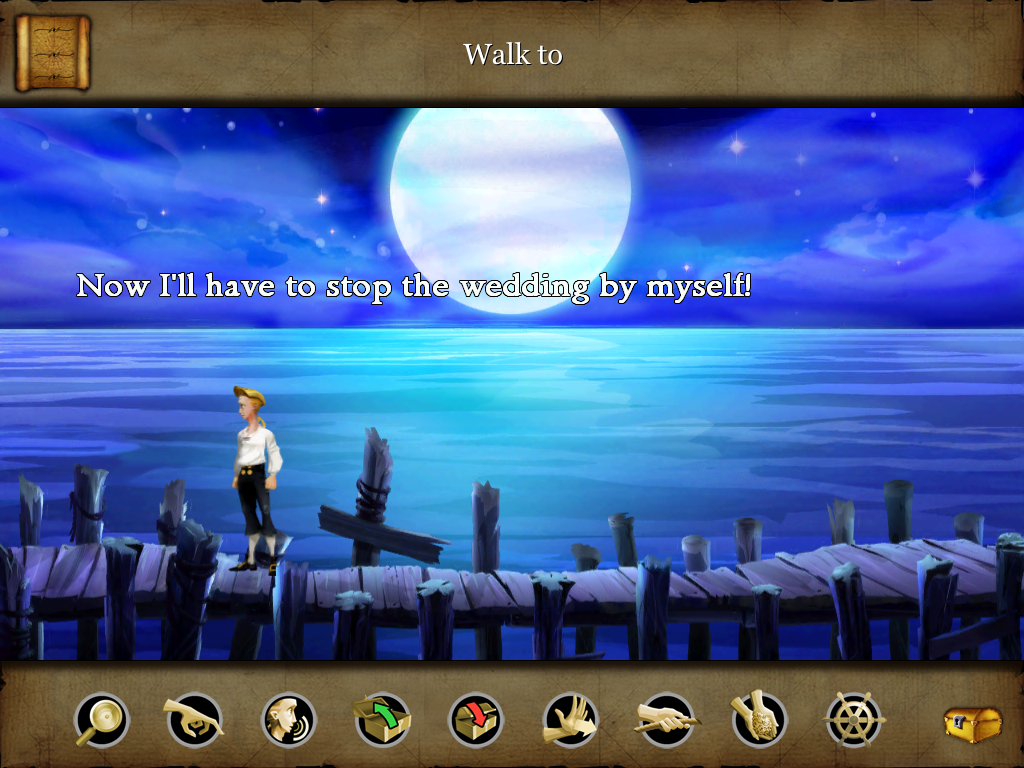
Task: Choose the pointing hand verb icon
Action: pos(194,719)
